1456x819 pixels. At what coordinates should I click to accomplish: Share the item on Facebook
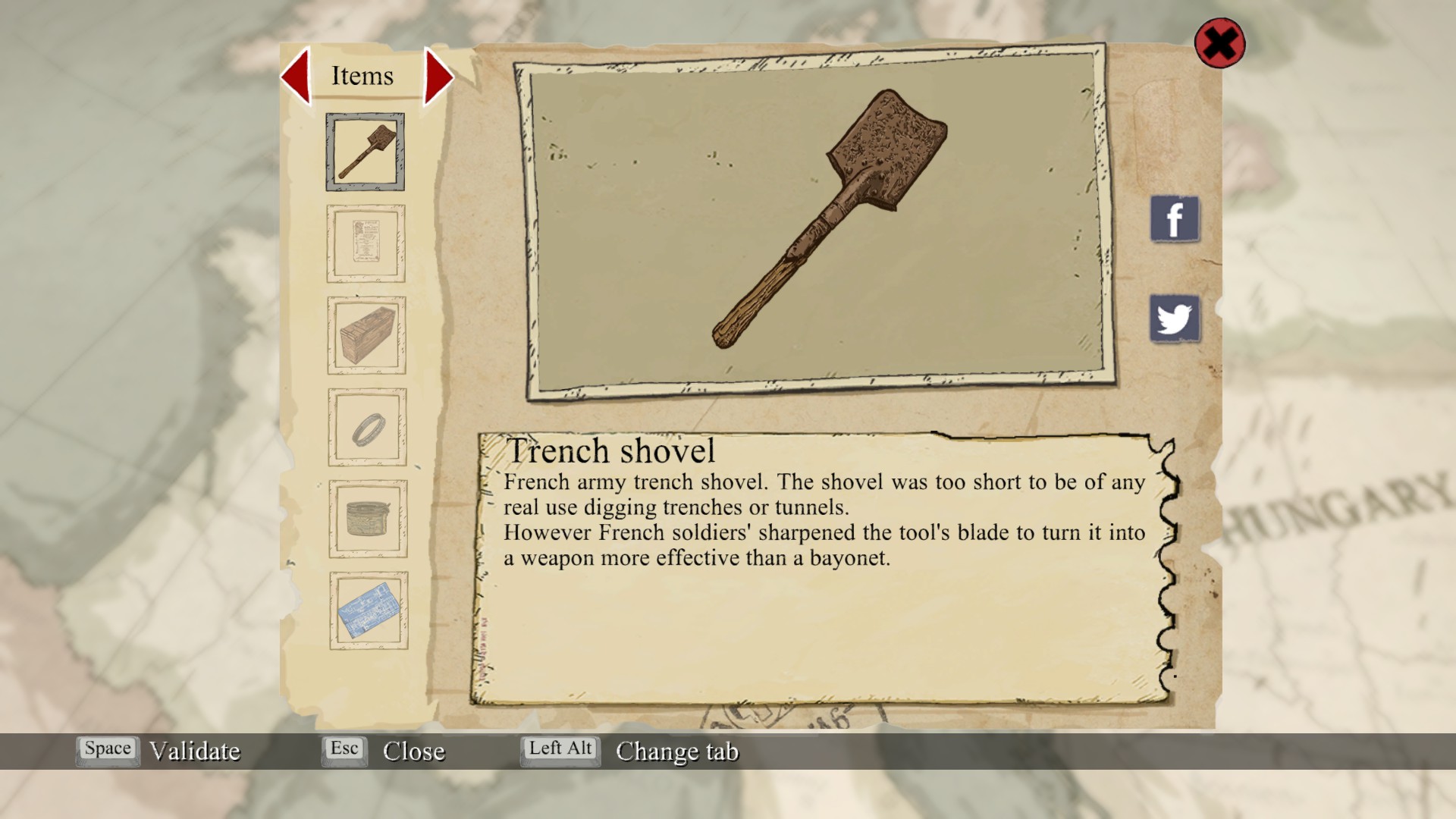tap(1175, 219)
